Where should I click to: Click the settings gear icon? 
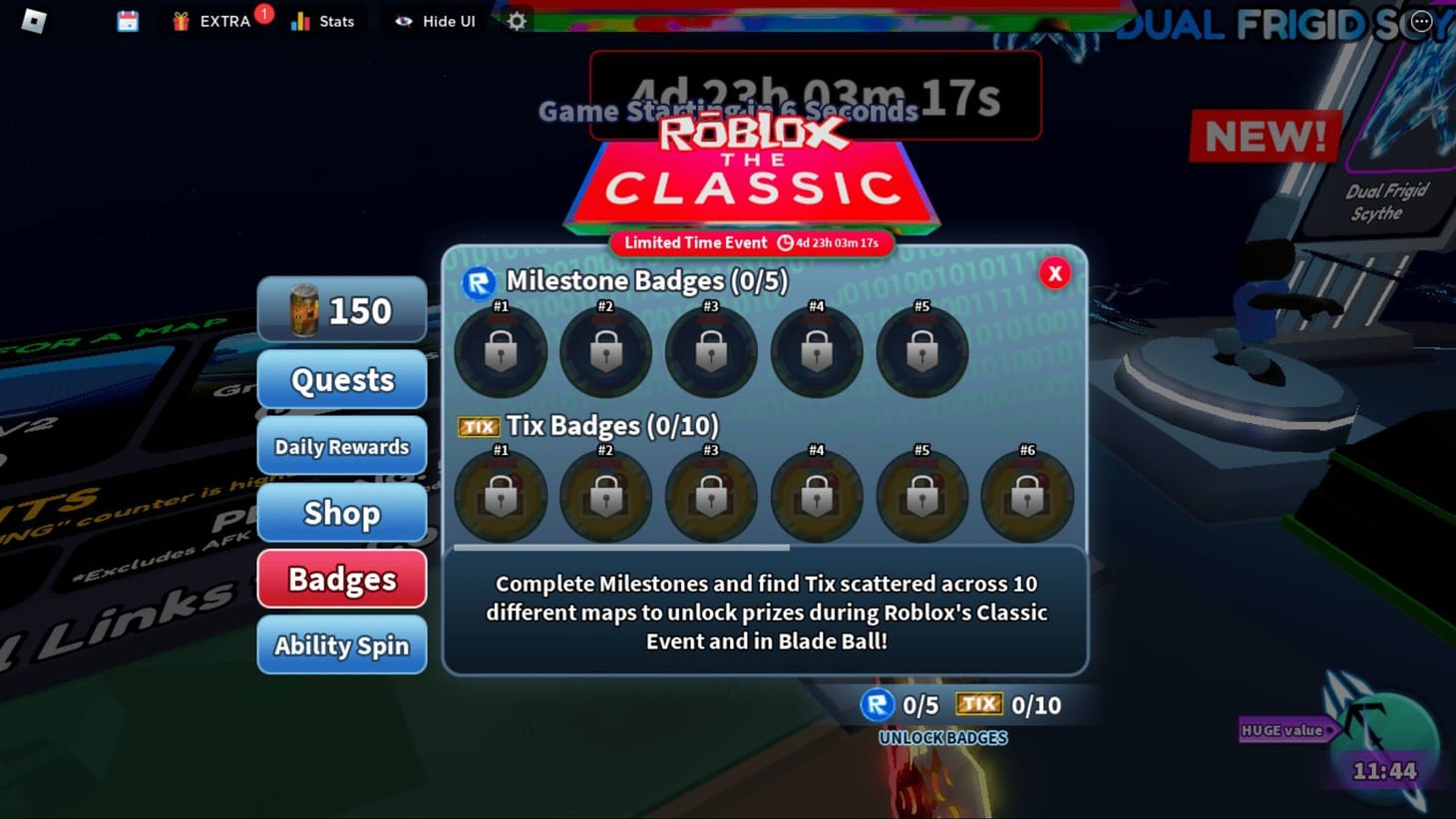516,20
